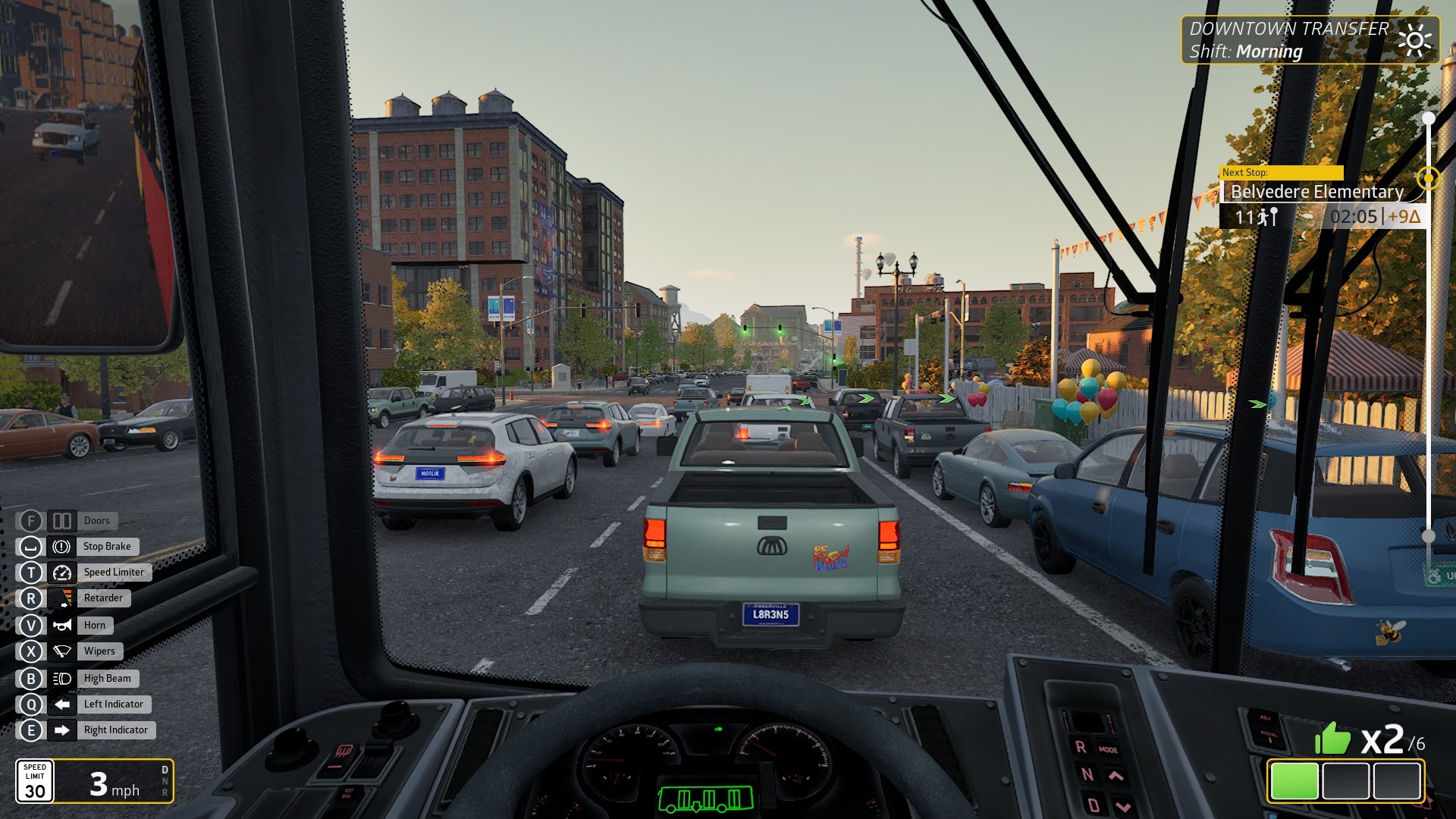Toggle the High Beam headlights
Image resolution: width=1456 pixels, height=819 pixels.
click(x=62, y=679)
